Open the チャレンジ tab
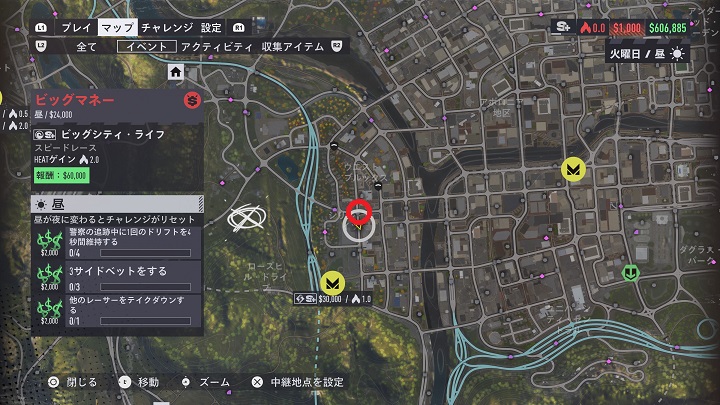 tap(168, 28)
